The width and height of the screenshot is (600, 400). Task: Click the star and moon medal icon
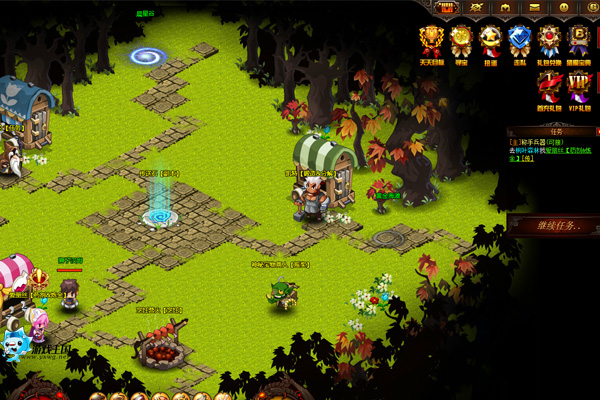(x=490, y=42)
